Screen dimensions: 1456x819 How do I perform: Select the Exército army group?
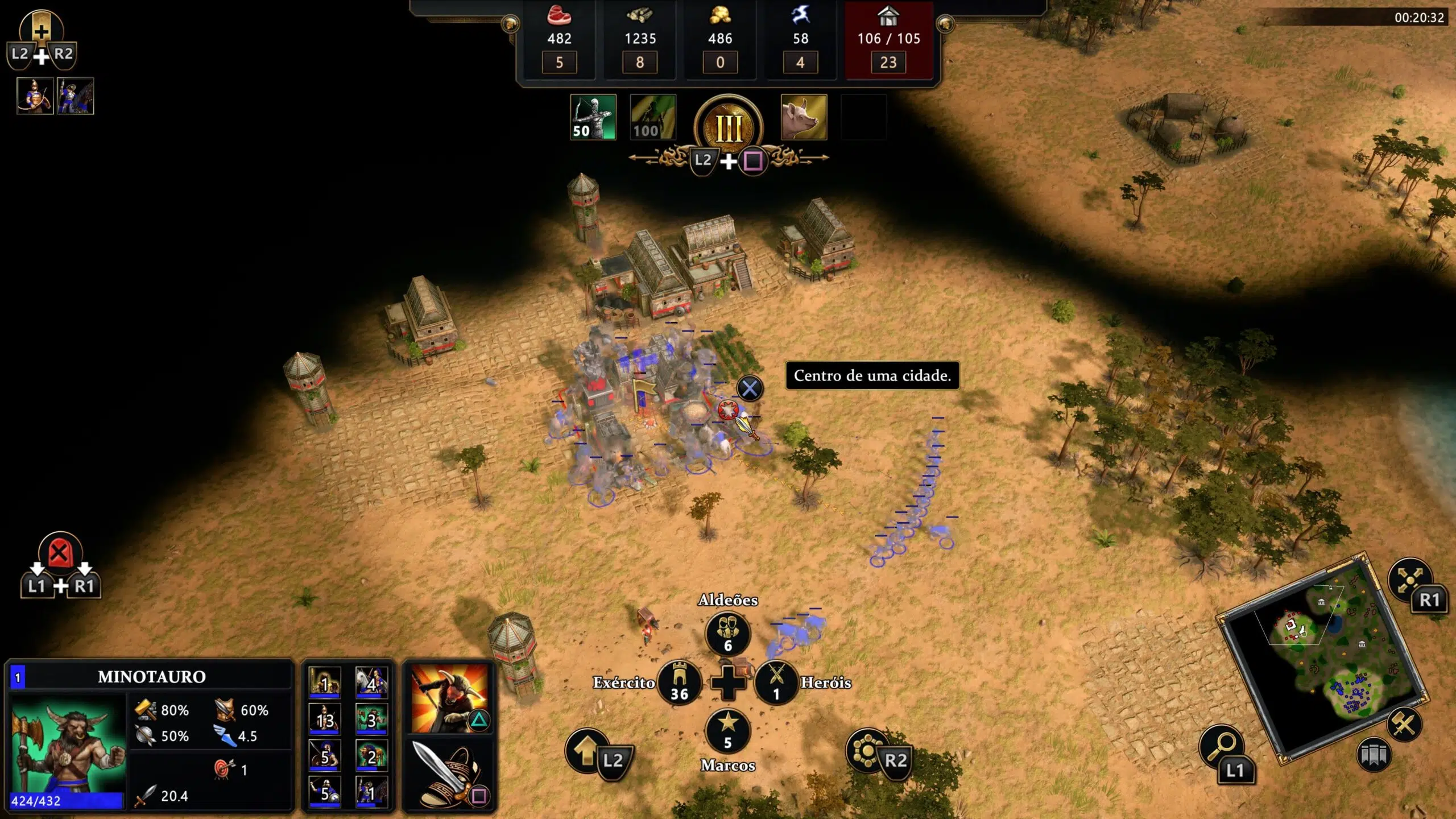point(679,682)
